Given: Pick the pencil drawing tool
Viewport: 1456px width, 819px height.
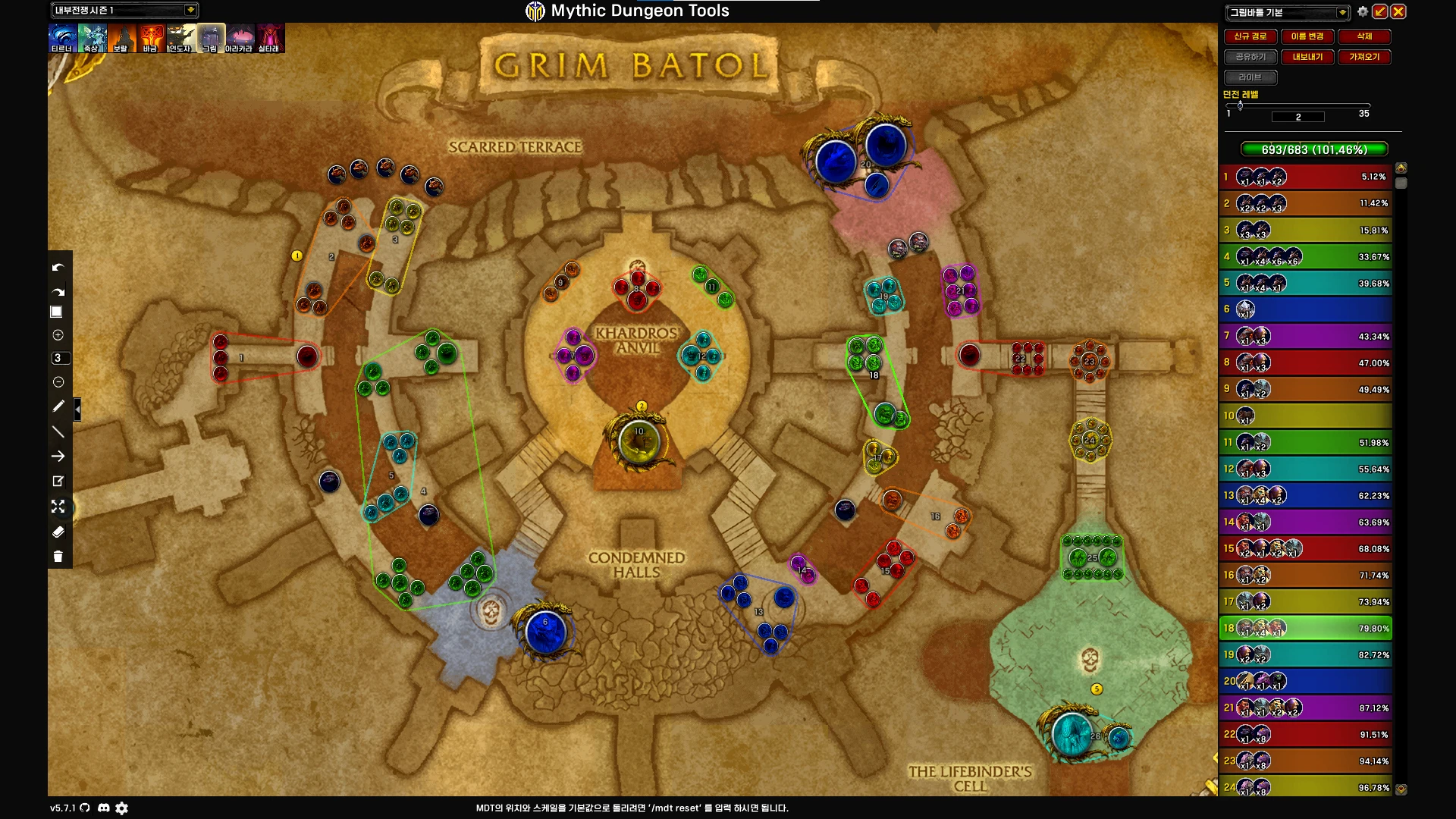Looking at the screenshot, I should (58, 406).
